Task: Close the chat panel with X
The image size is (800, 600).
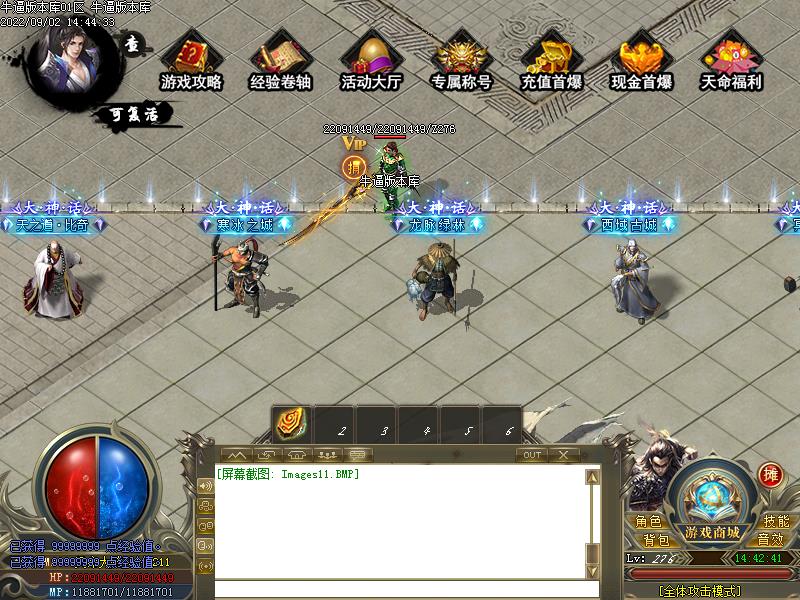Action: click(564, 455)
